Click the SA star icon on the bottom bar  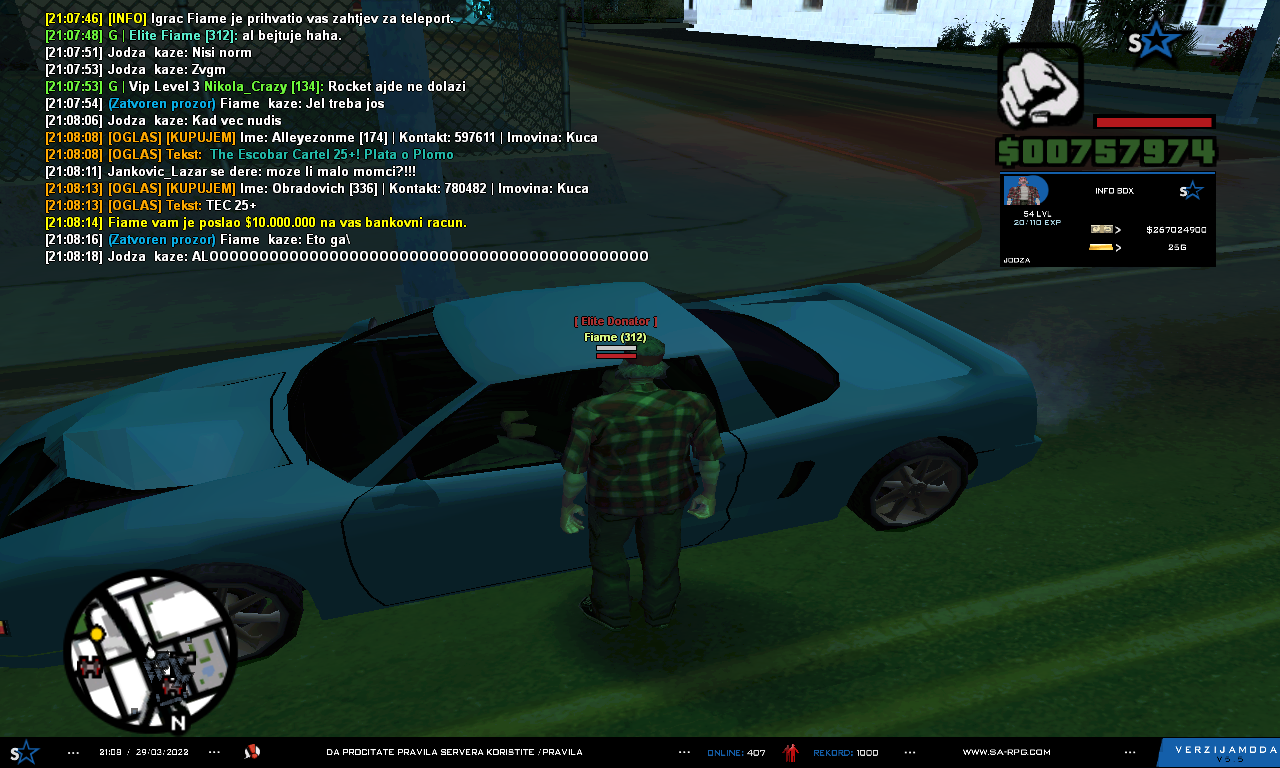tap(22, 751)
